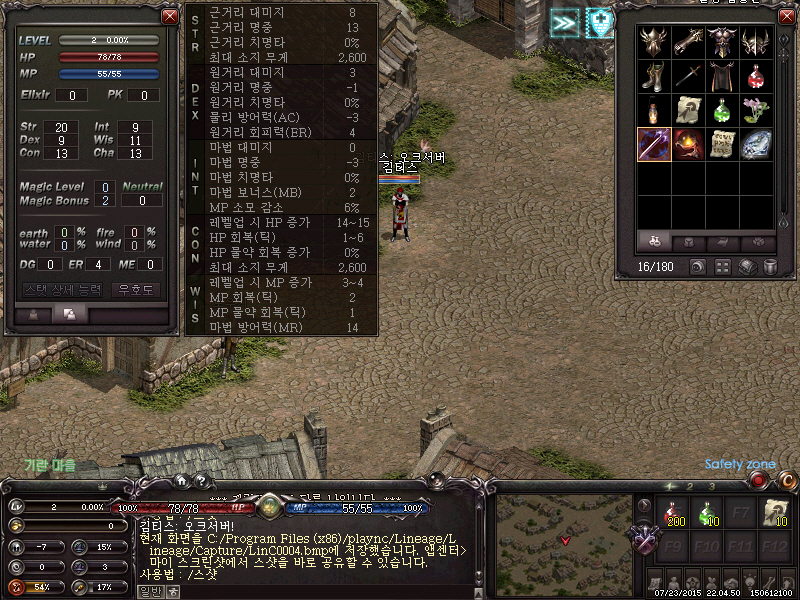Select the highlighted purple spear item
This screenshot has height=600, width=800.
654,144
